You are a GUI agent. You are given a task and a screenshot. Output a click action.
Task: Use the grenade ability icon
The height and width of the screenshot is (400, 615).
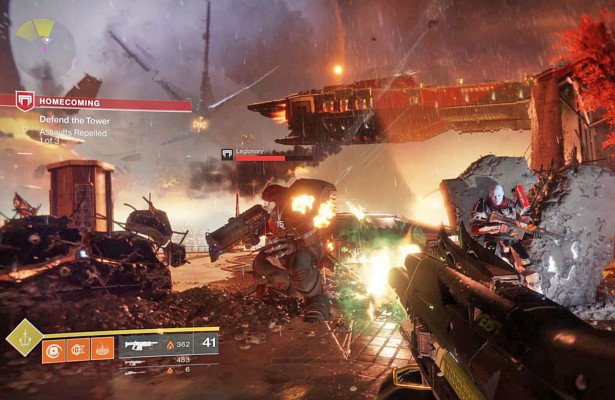(x=54, y=349)
